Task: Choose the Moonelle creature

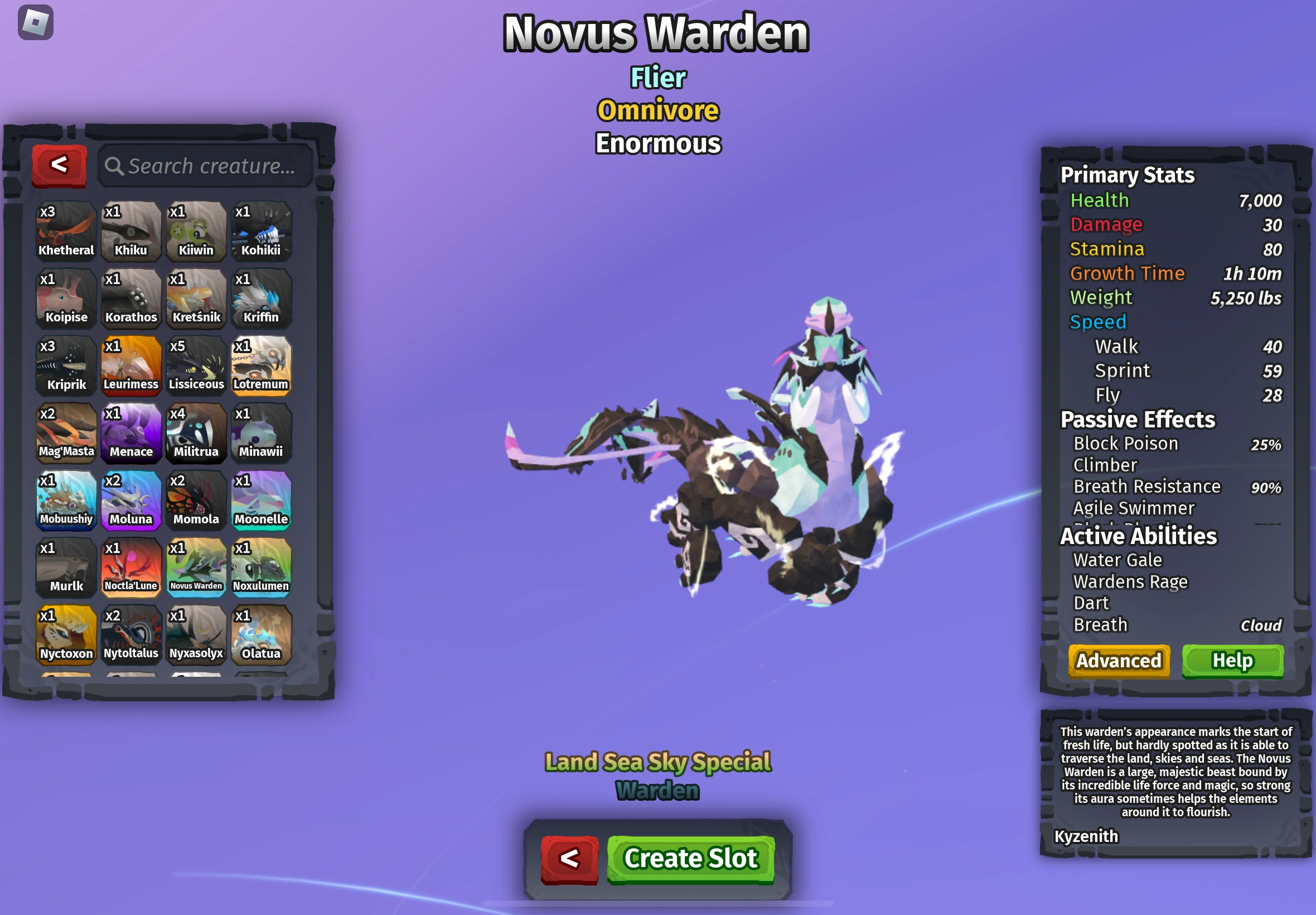Action: pos(262,500)
